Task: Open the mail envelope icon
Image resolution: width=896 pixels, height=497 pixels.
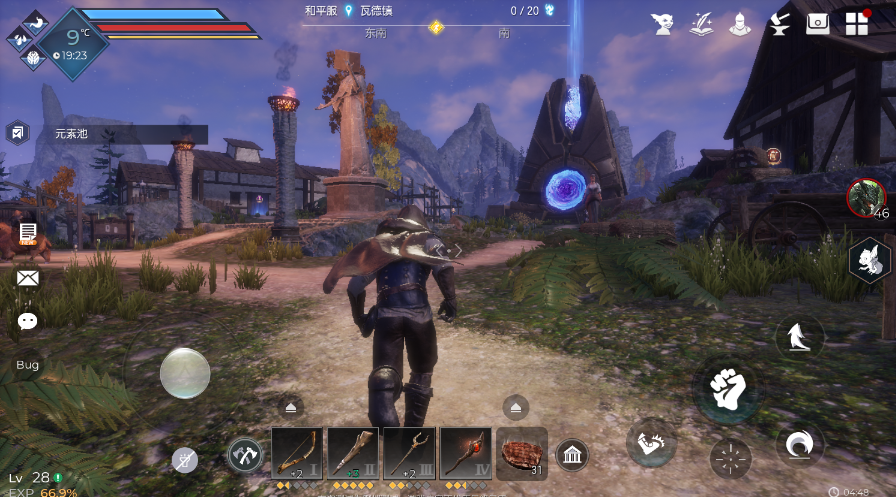Action: click(x=27, y=278)
